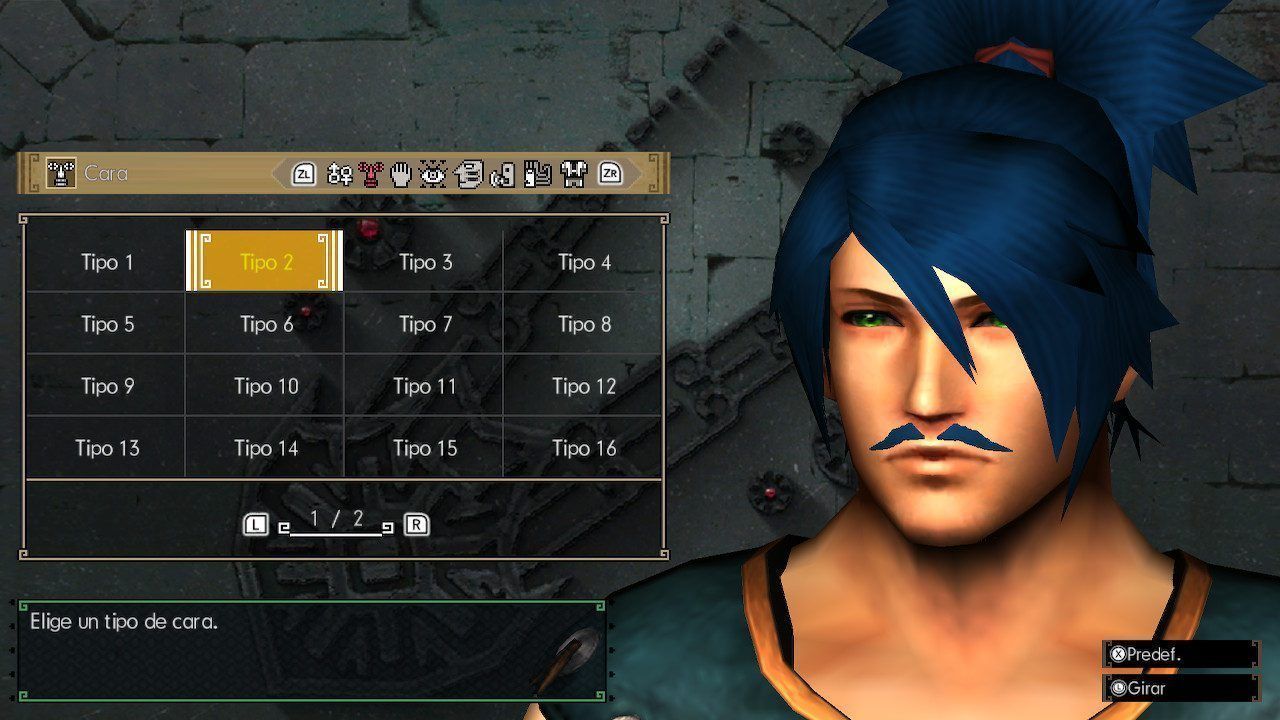Select face Tipo 9
This screenshot has width=1280, height=720.
[x=106, y=386]
